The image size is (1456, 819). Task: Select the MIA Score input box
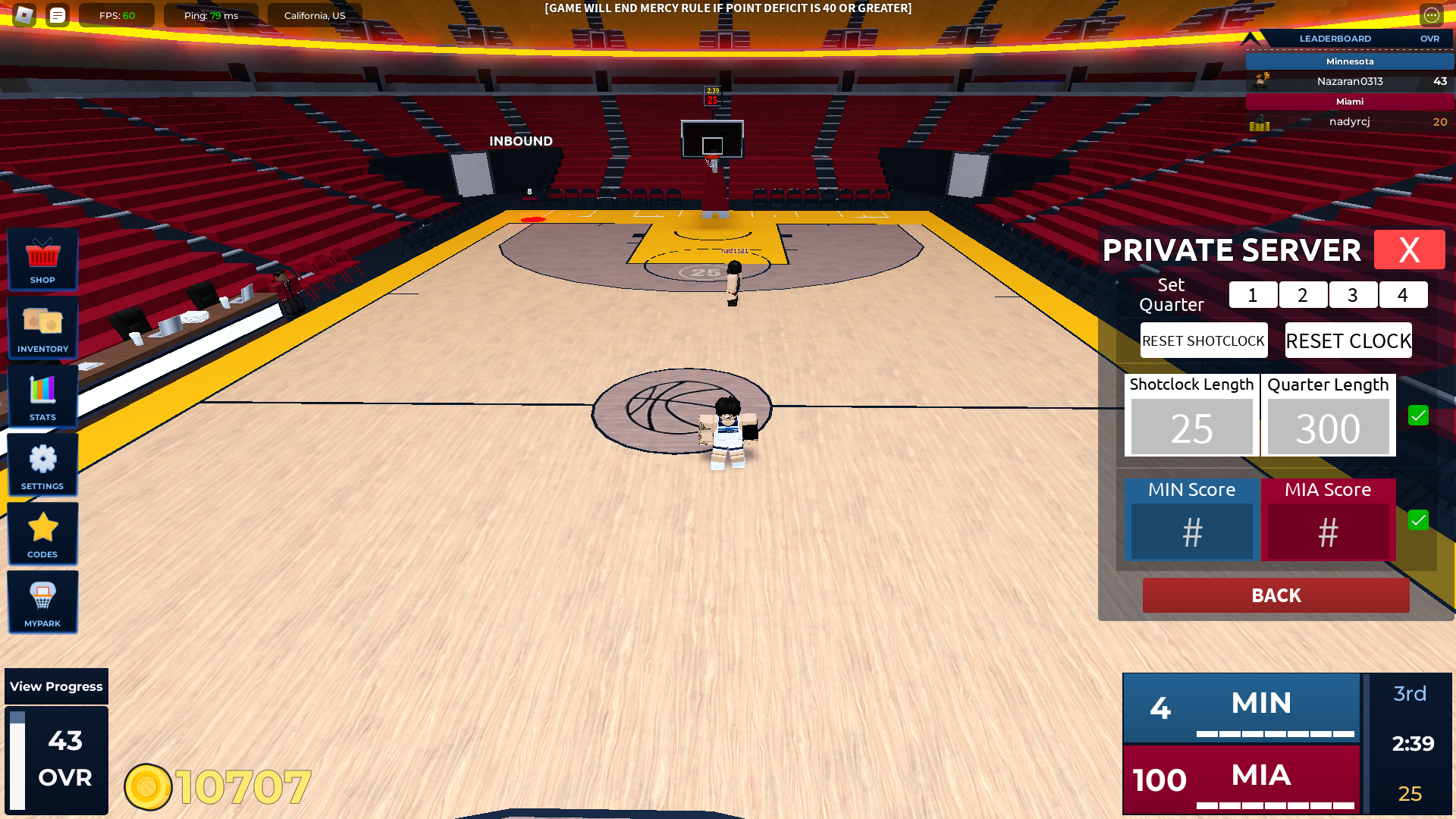1328,532
